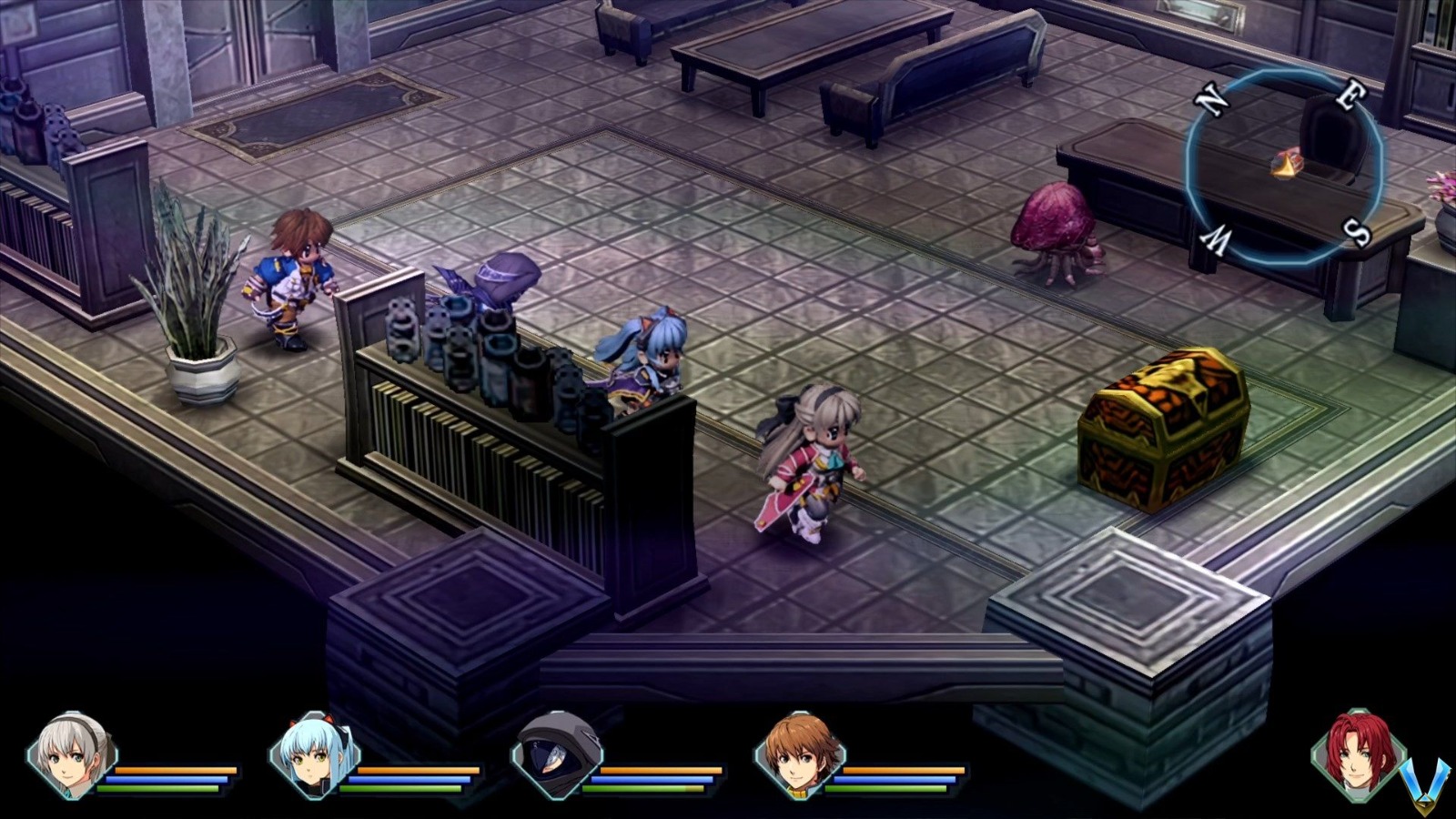This screenshot has width=1456, height=819.
Task: Click the boy in blue standing by the plant
Action: [x=293, y=273]
